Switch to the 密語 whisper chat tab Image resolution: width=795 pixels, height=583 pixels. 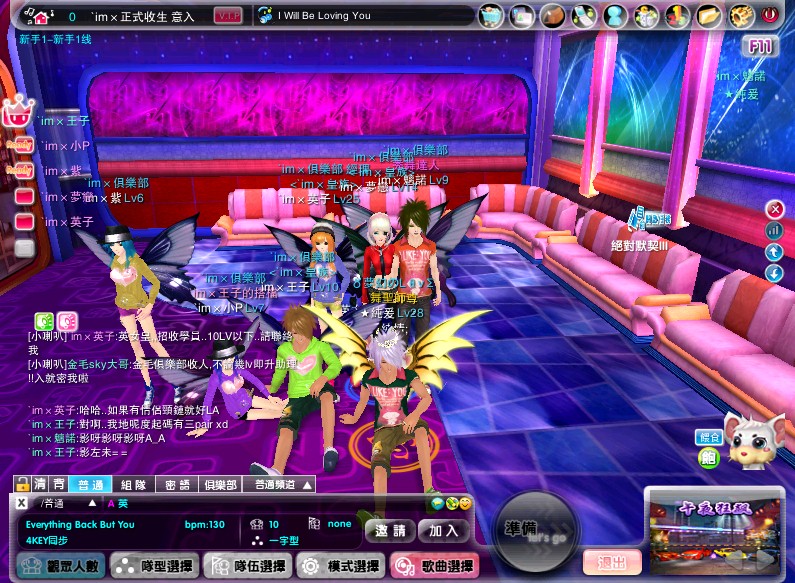(x=177, y=485)
